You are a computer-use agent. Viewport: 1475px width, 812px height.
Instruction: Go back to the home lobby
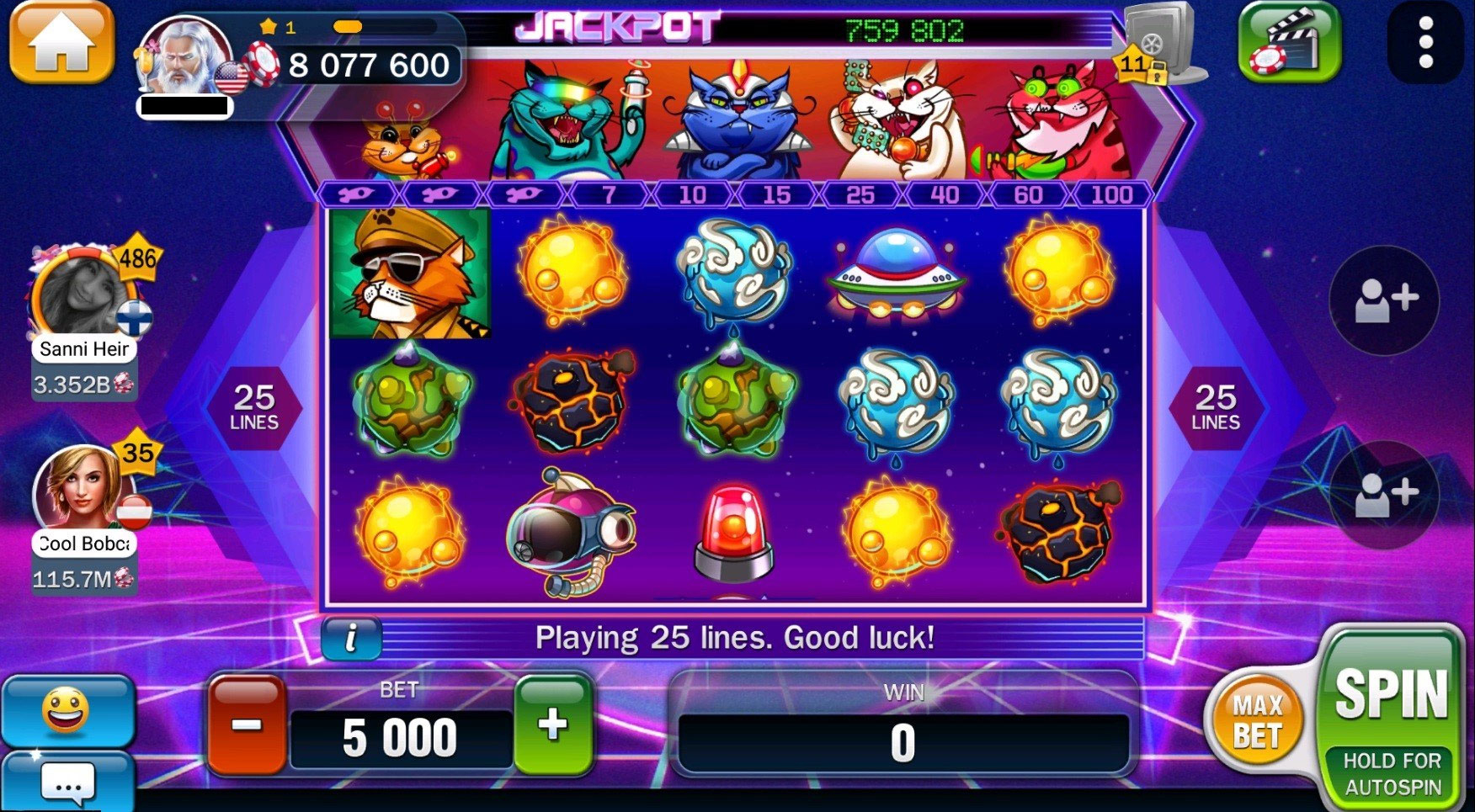click(61, 42)
